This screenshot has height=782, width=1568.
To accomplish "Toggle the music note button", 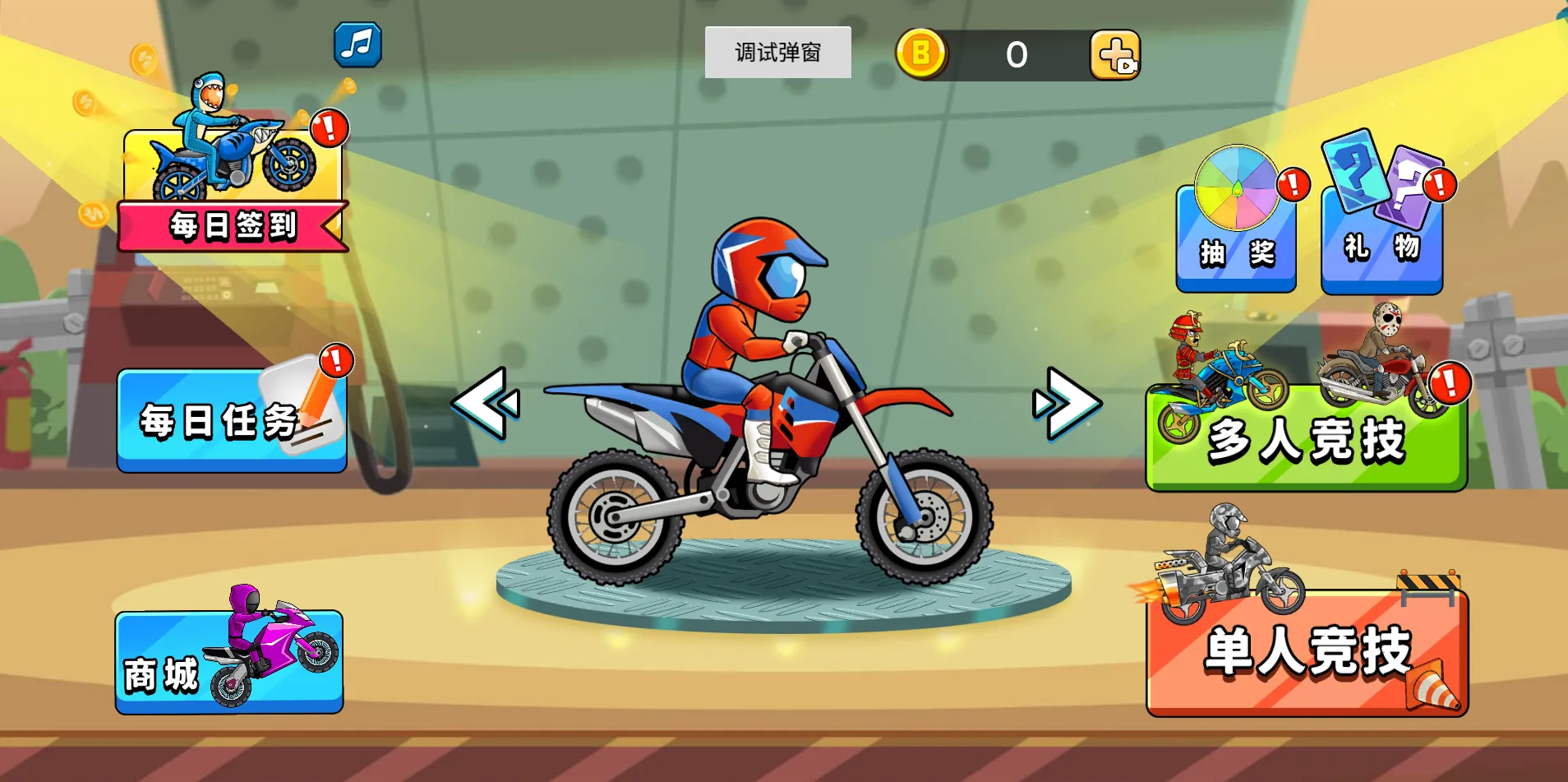I will [x=357, y=44].
